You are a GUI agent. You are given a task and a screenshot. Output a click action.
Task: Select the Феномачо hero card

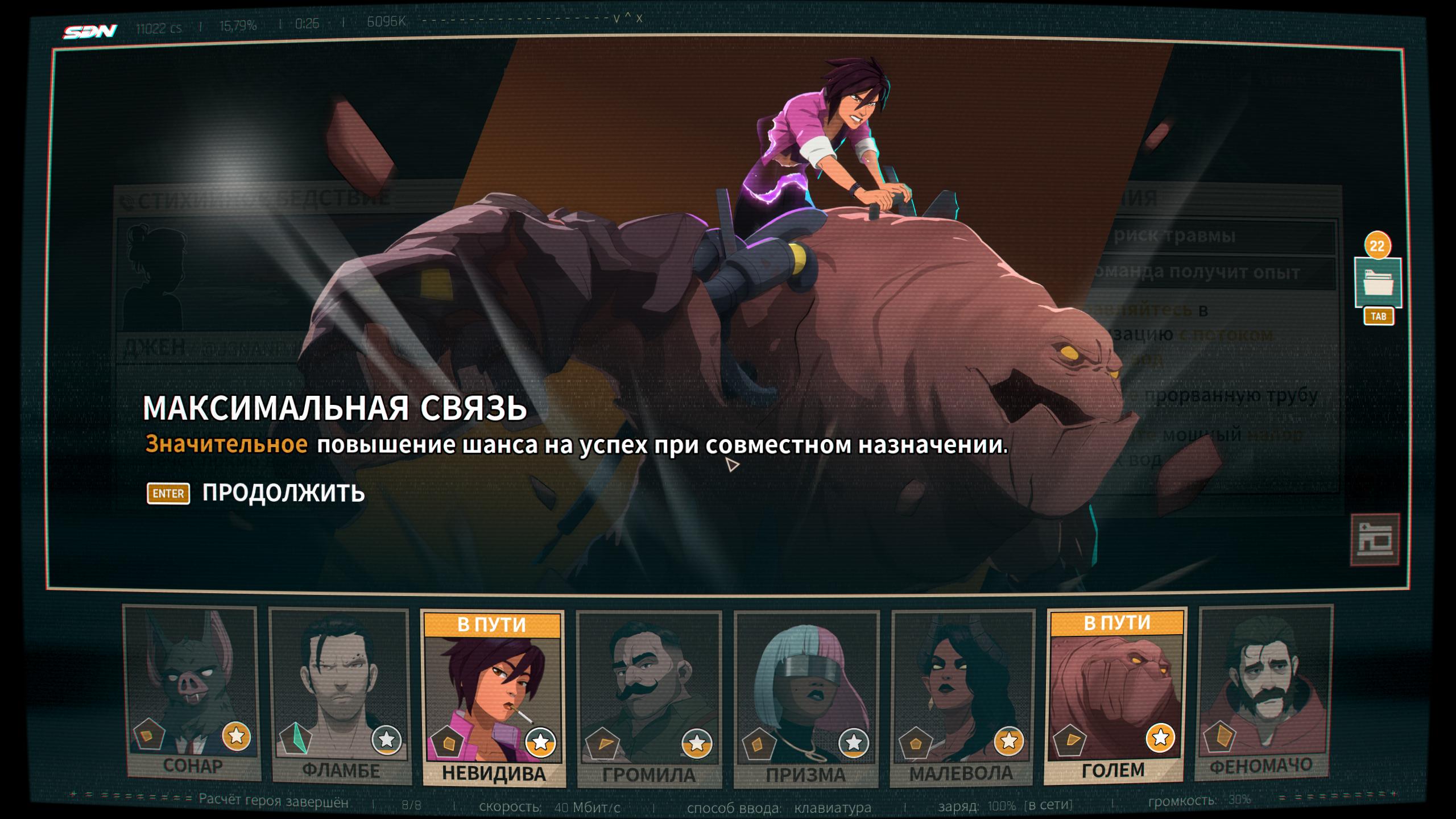coord(1265,693)
